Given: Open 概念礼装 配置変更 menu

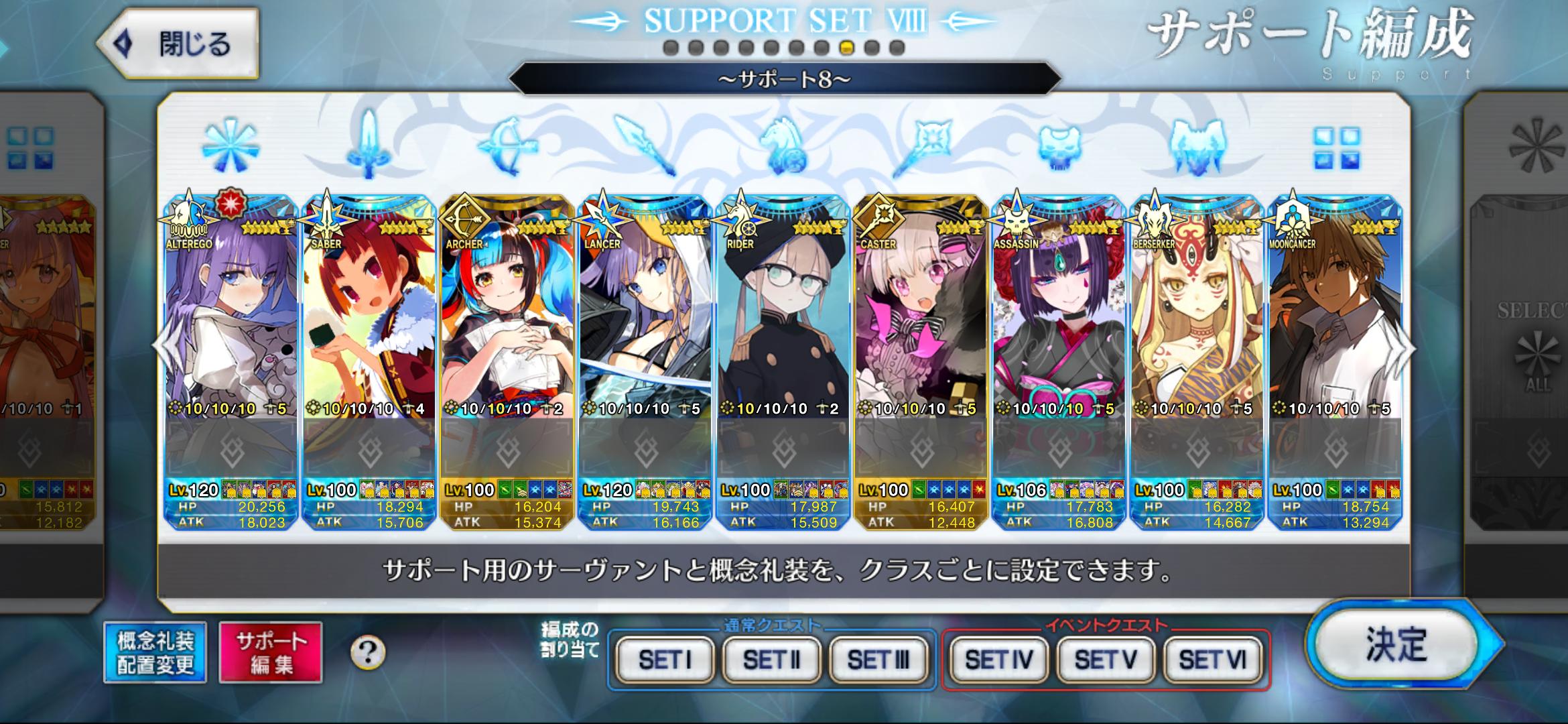Looking at the screenshot, I should (x=155, y=652).
